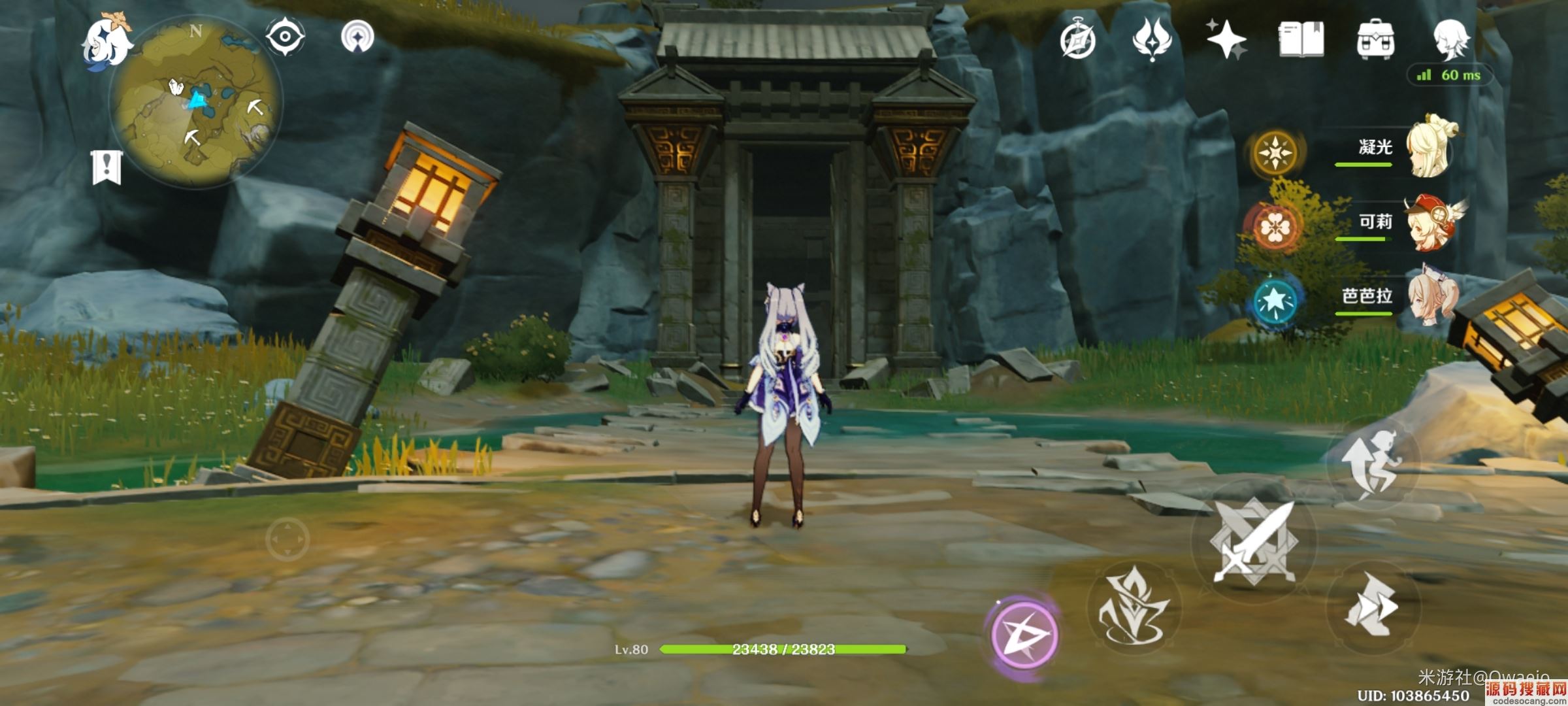This screenshot has width=1568, height=706.
Task: Activate the purple elemental burst
Action: (1023, 634)
